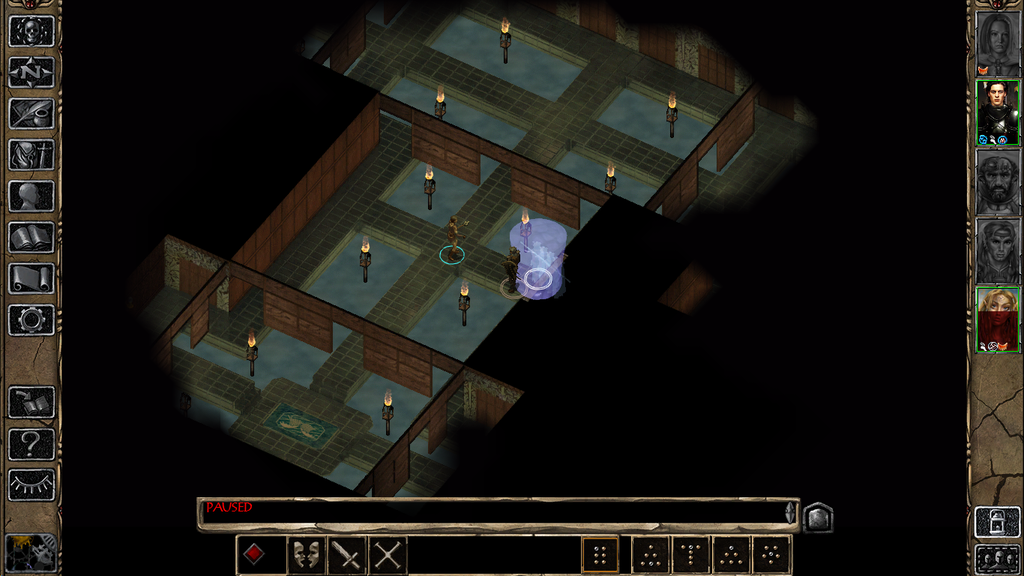Open the options with the gear icon
This screenshot has width=1024, height=576.
tap(31, 320)
